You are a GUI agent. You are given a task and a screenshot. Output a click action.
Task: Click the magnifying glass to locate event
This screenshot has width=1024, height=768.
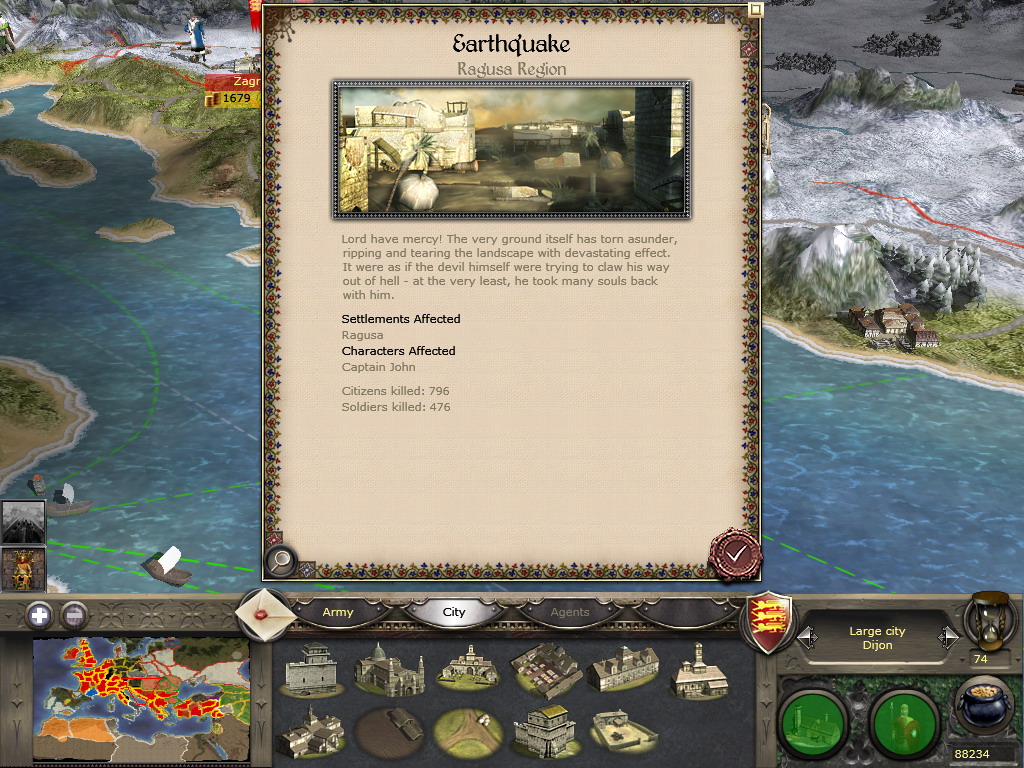(281, 561)
